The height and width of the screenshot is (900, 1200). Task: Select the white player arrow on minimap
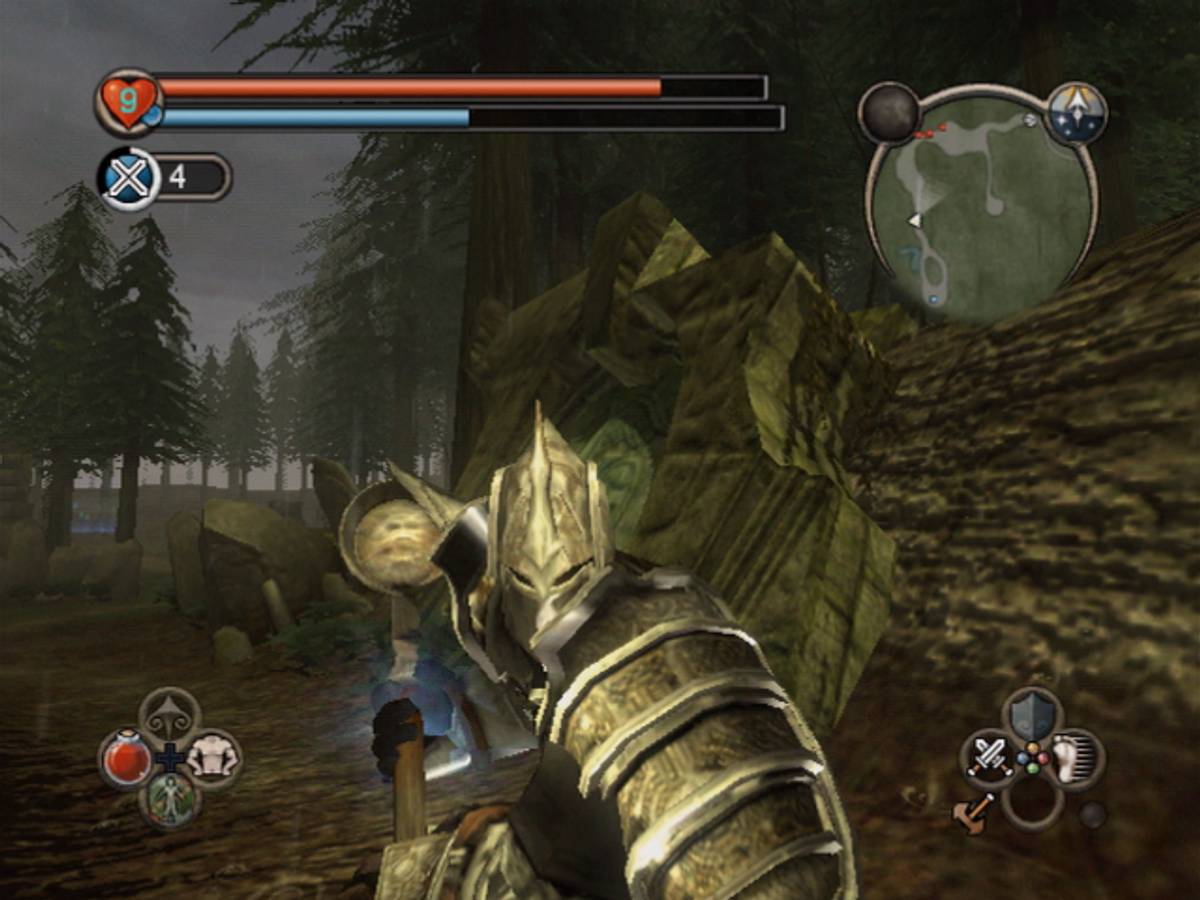point(913,220)
